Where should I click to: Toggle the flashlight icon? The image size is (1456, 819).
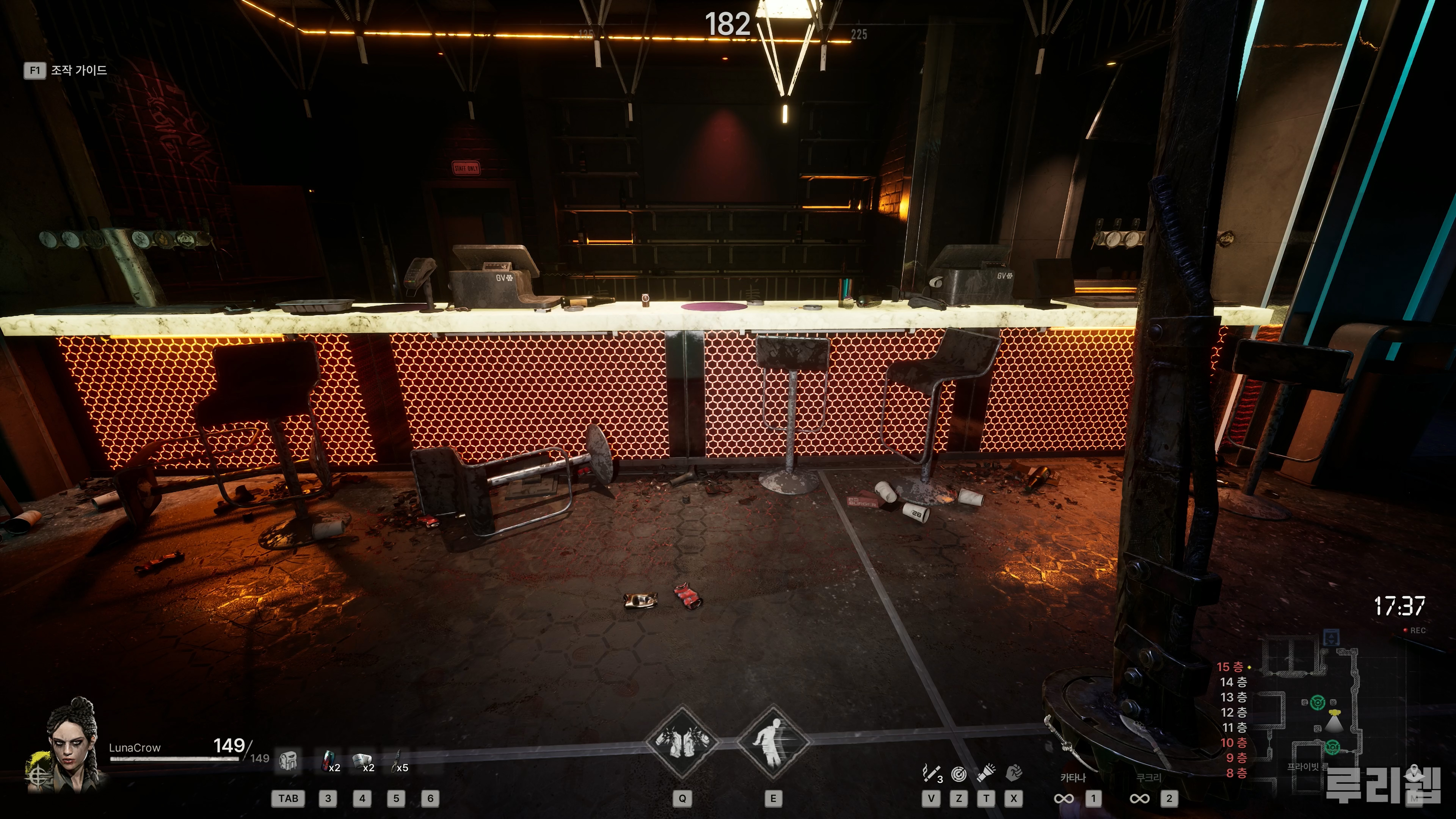[986, 773]
